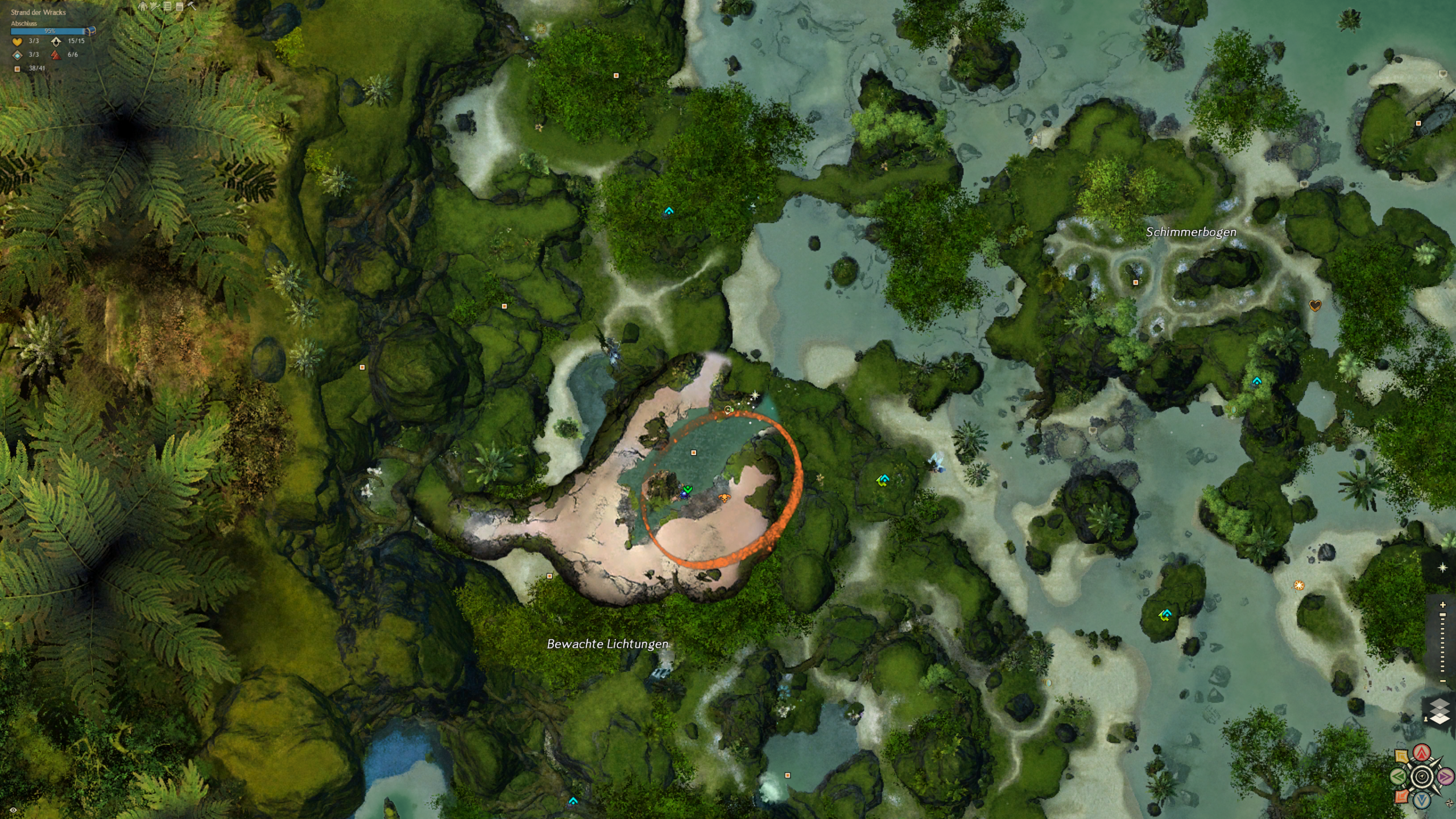Select the yellow square marker on compass wheel
Image resolution: width=1456 pixels, height=819 pixels.
click(1402, 756)
